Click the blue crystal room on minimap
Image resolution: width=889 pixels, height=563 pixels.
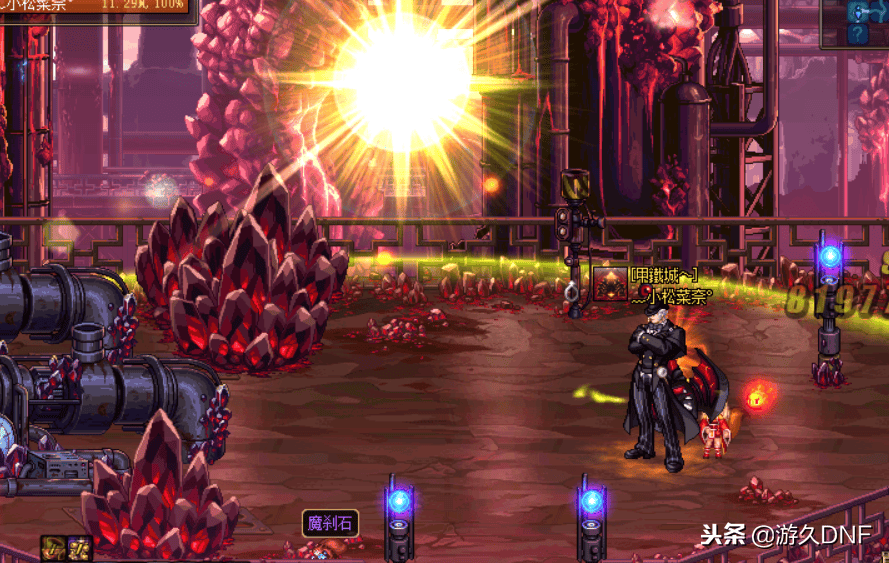[858, 11]
